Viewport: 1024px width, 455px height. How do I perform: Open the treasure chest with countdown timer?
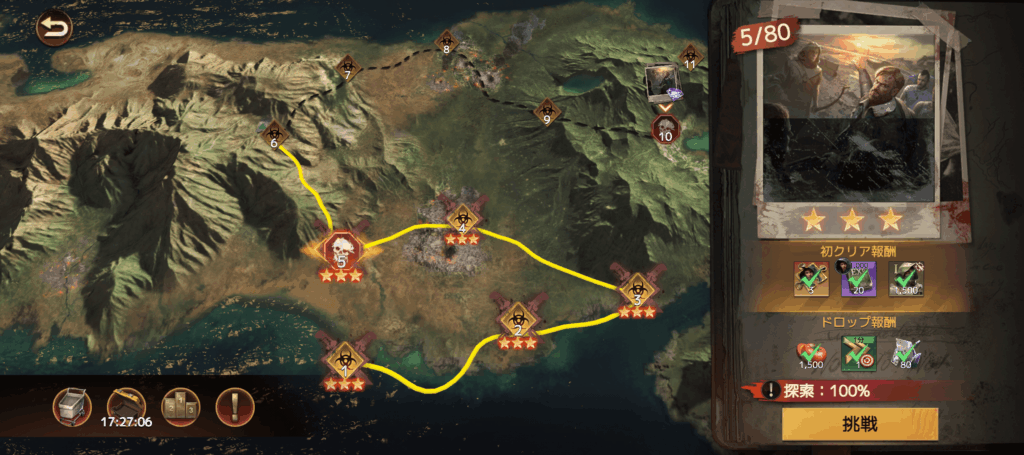pos(126,404)
